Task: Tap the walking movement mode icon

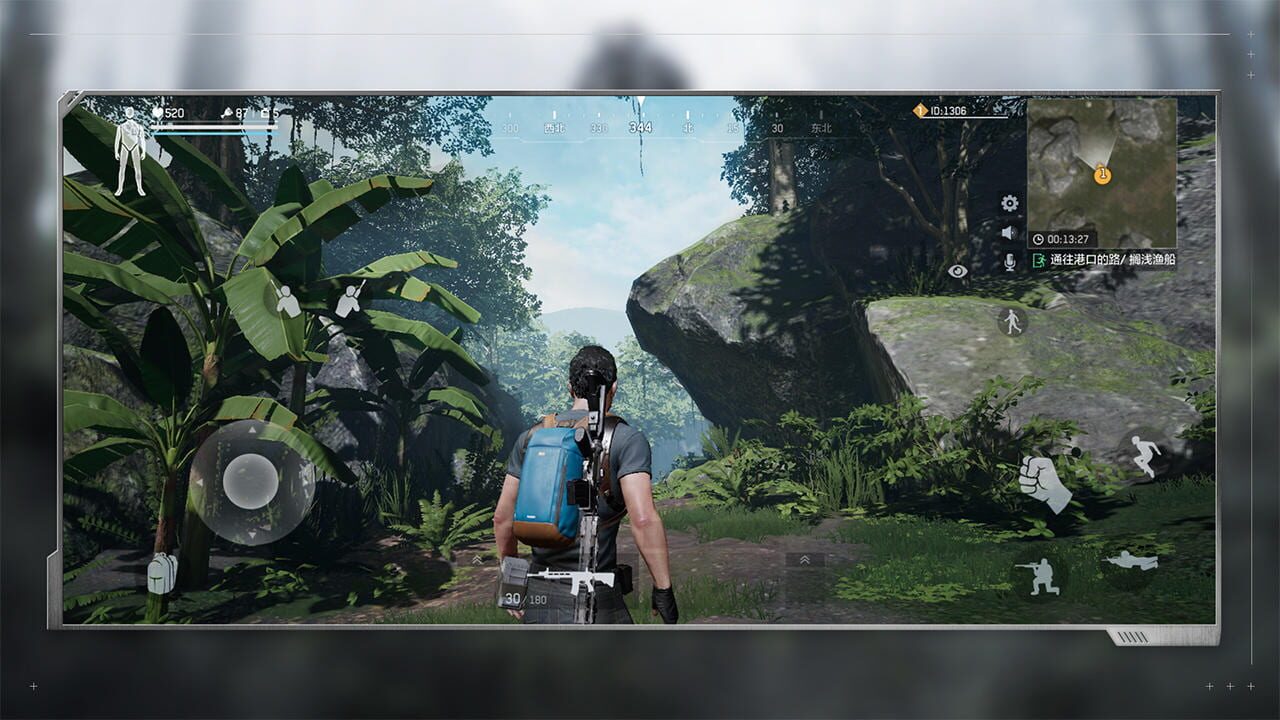Action: (x=1012, y=322)
